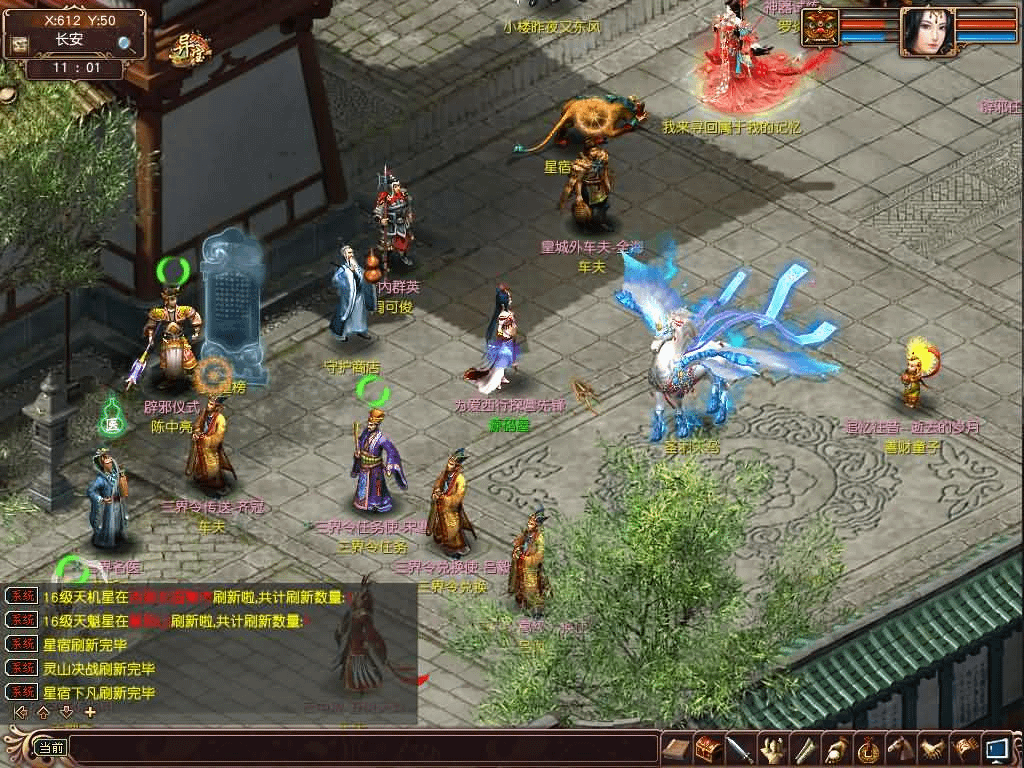Open the blue monitor system icon
The height and width of the screenshot is (768, 1024).
pyautogui.click(x=996, y=748)
